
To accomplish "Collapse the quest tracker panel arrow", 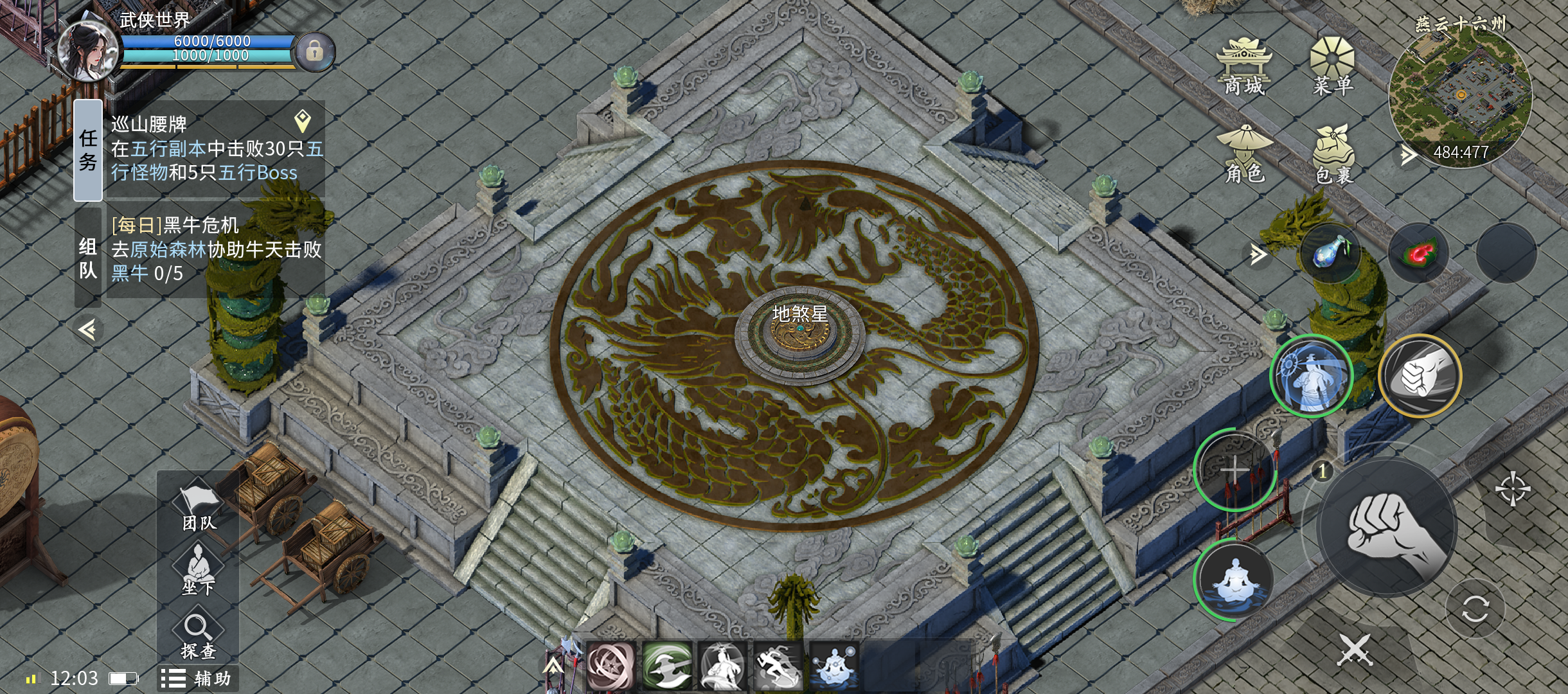I will point(88,330).
